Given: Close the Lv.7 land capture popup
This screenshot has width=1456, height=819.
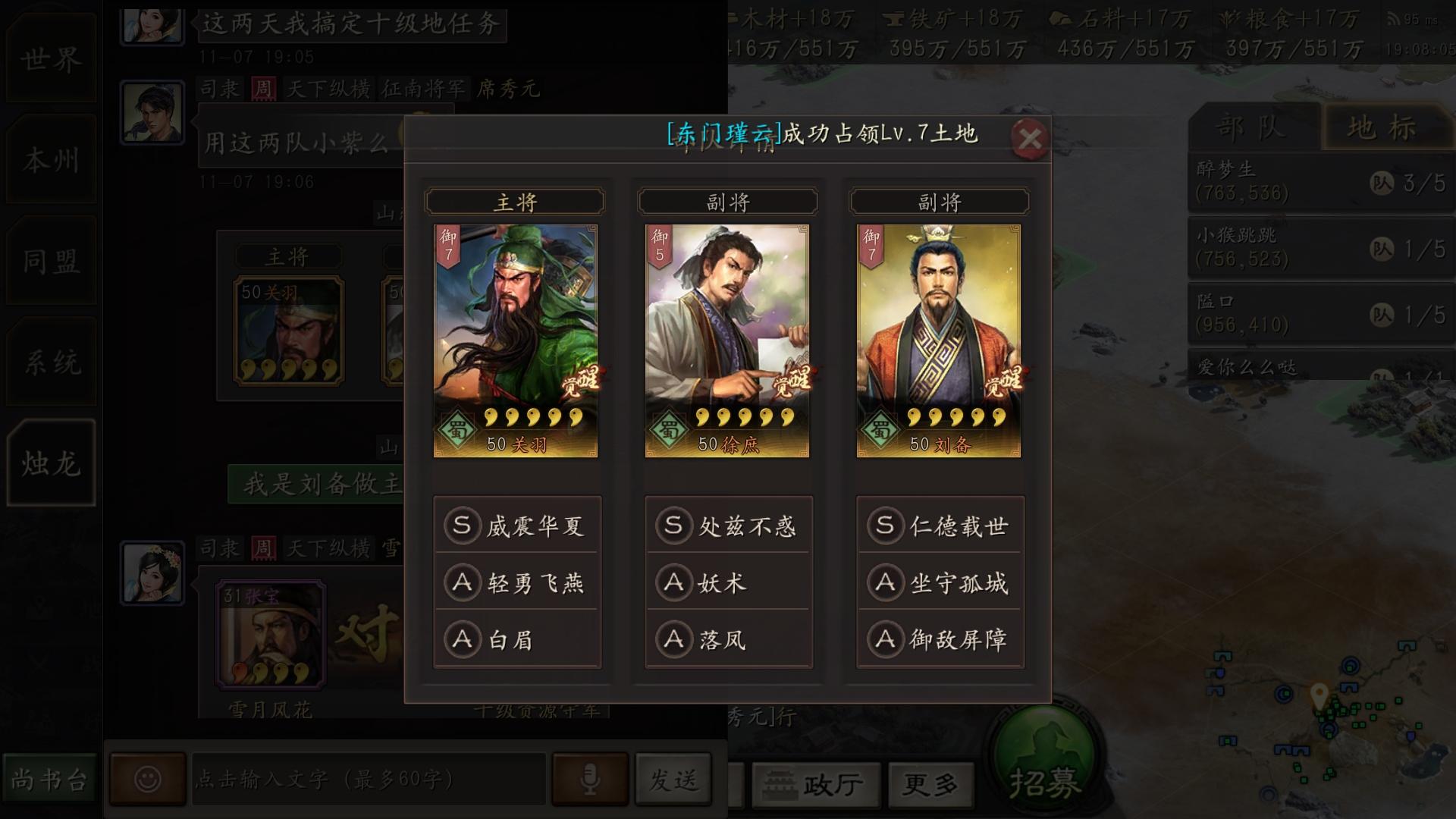Looking at the screenshot, I should pyautogui.click(x=1031, y=137).
